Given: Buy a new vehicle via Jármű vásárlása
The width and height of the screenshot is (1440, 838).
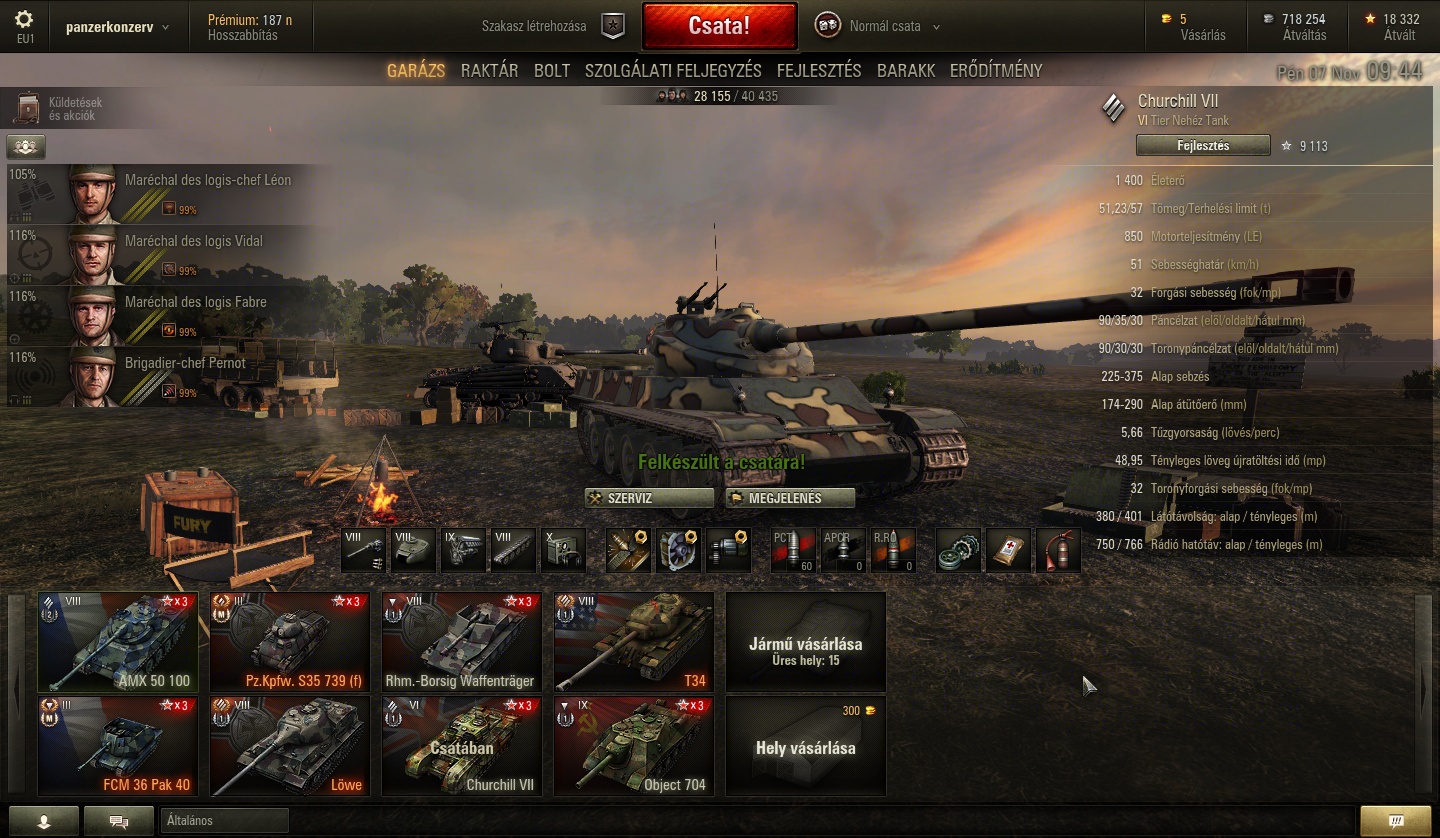Looking at the screenshot, I should click(x=806, y=641).
